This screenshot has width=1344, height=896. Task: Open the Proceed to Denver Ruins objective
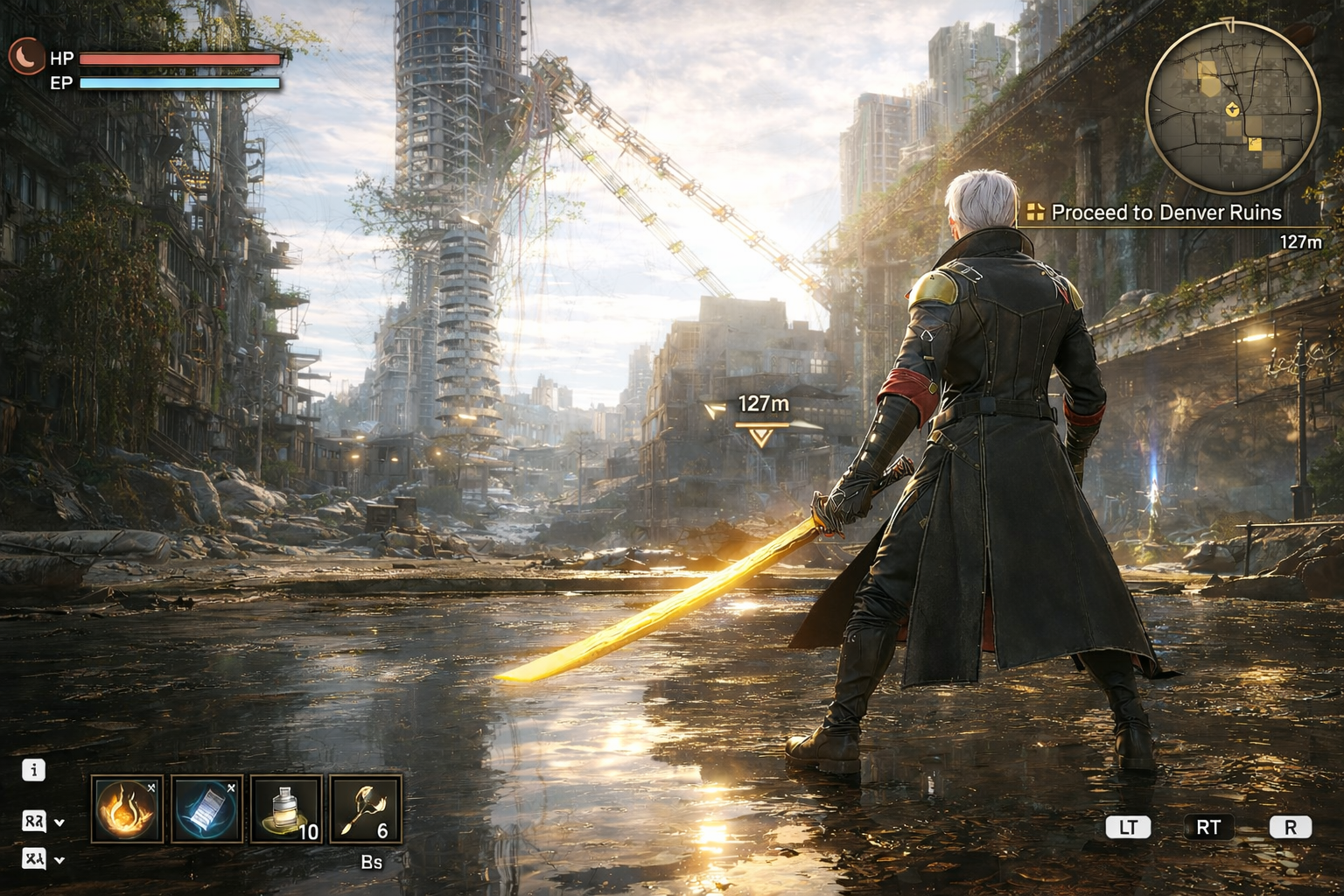pos(1155,213)
